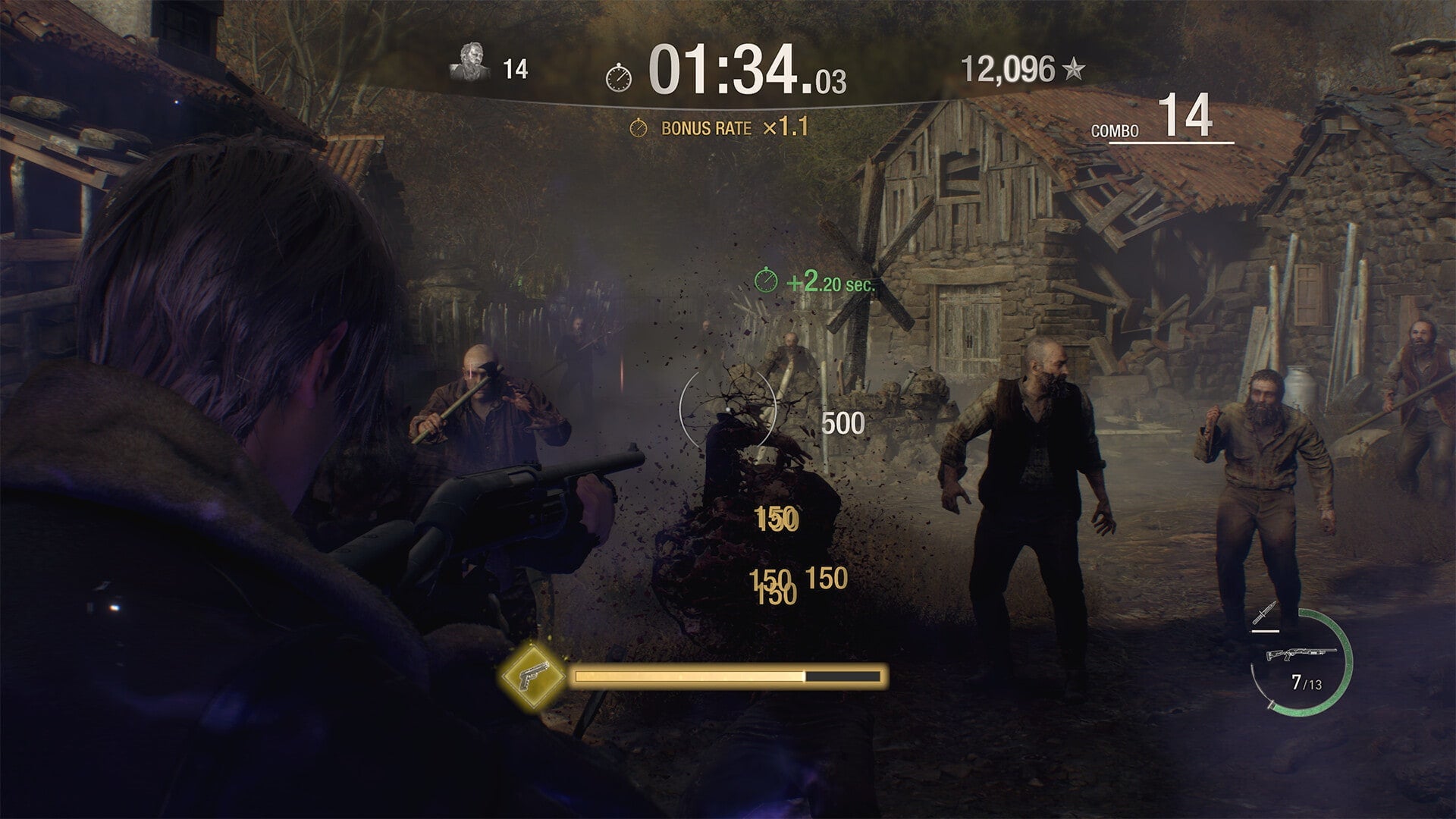The image size is (1456, 819).
Task: Toggle the 500 damage number popup
Action: (x=844, y=421)
